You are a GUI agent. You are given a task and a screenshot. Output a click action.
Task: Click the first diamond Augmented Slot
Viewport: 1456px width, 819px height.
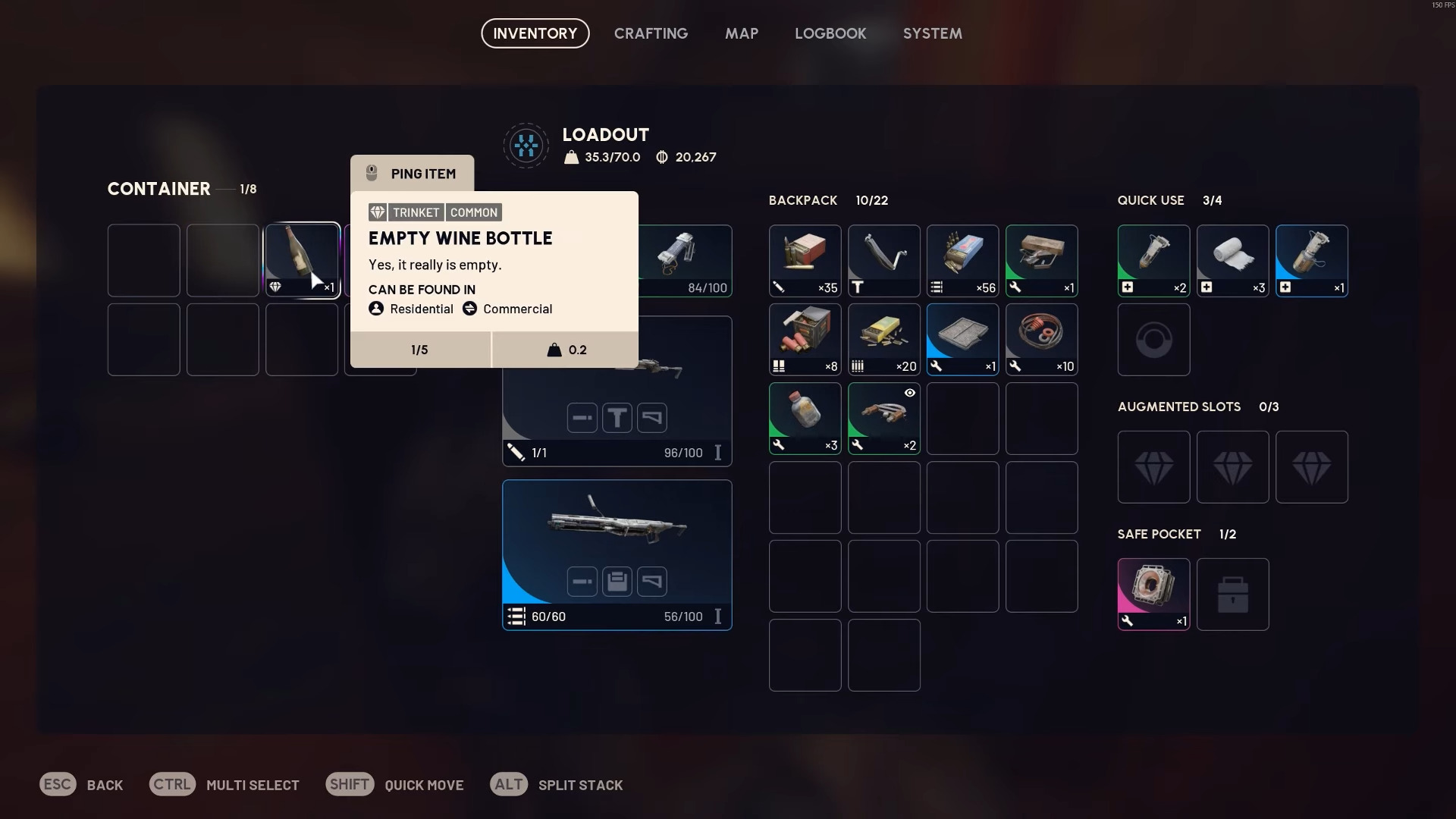tap(1153, 466)
